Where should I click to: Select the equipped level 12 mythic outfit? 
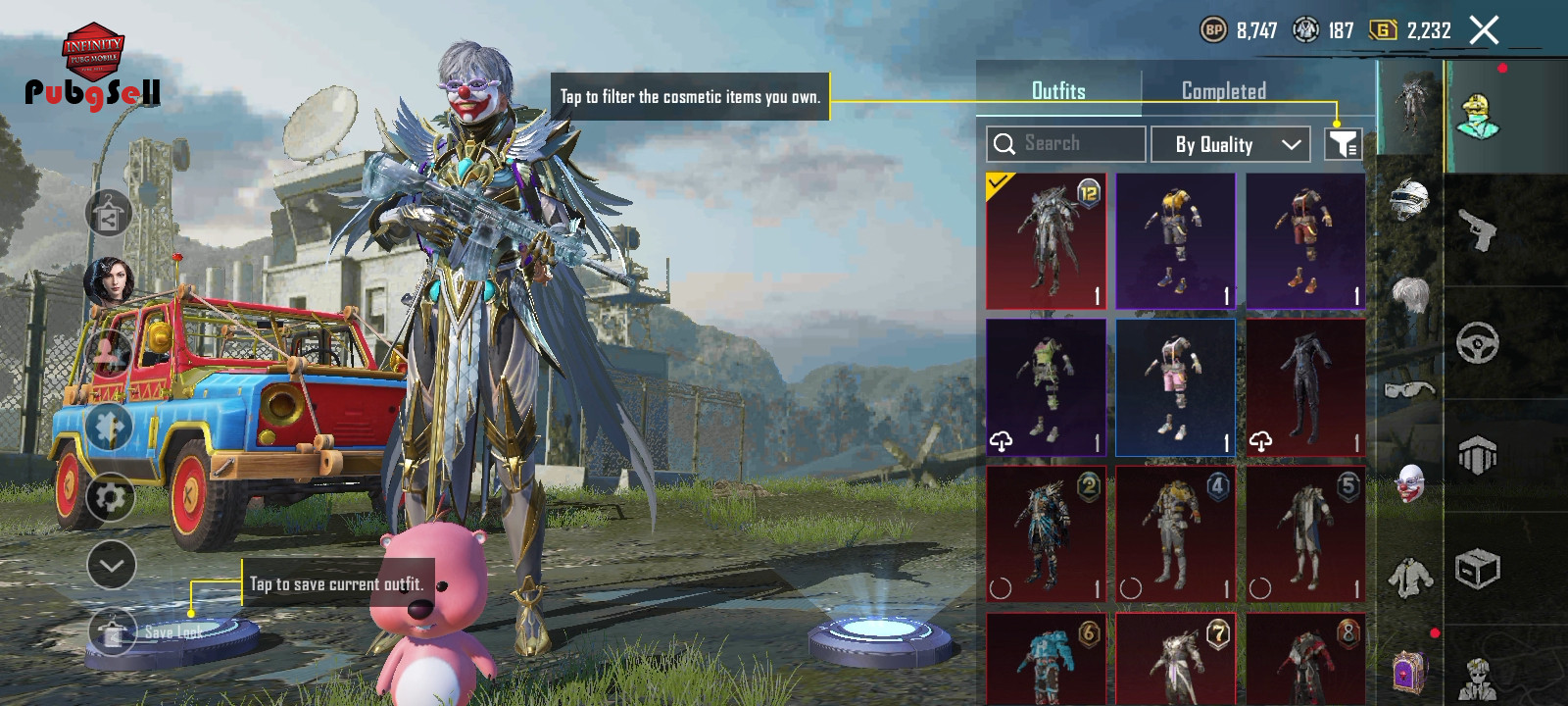point(1046,241)
